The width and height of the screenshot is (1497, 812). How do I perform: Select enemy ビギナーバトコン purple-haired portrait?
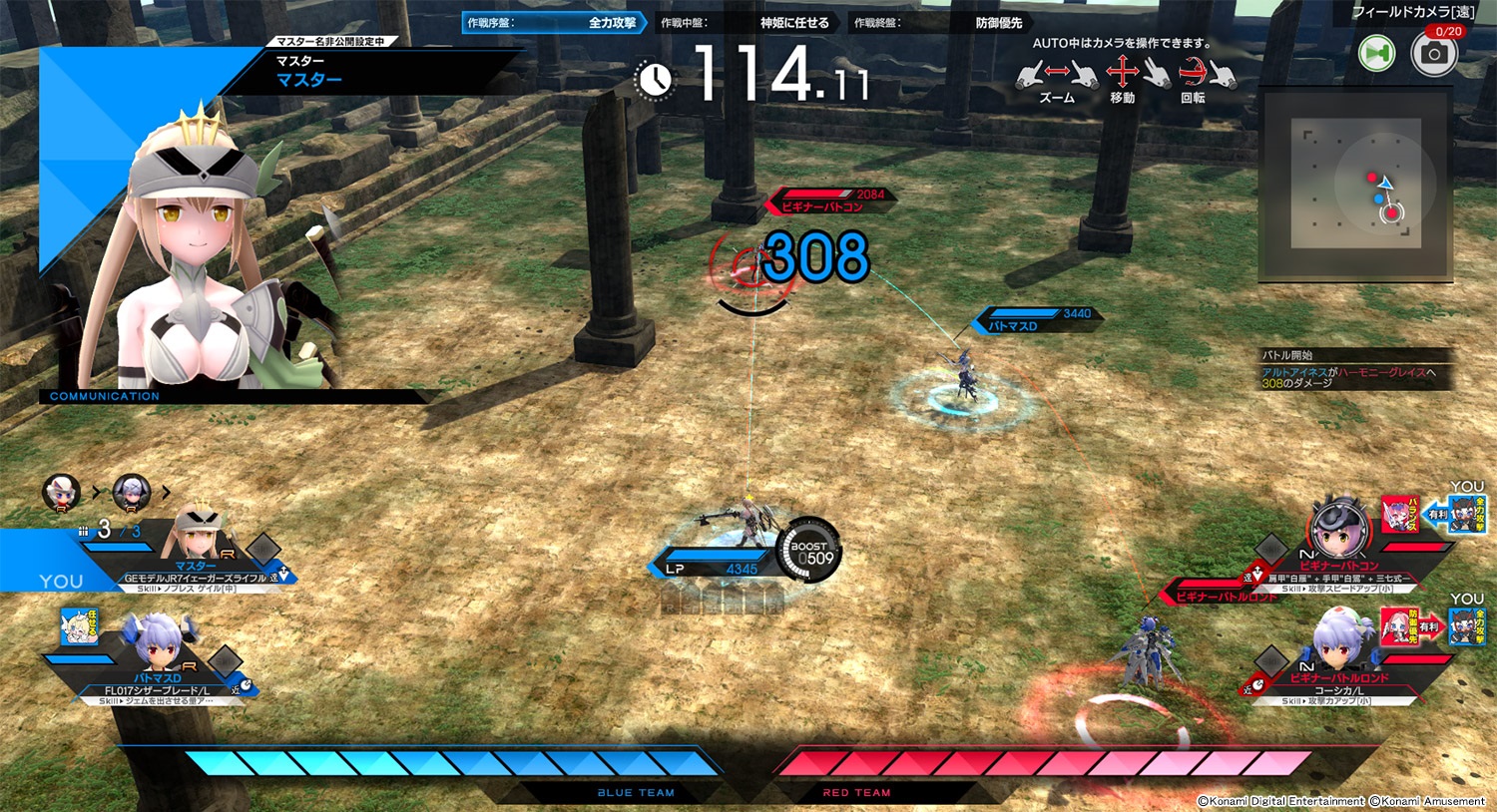(x=1338, y=527)
